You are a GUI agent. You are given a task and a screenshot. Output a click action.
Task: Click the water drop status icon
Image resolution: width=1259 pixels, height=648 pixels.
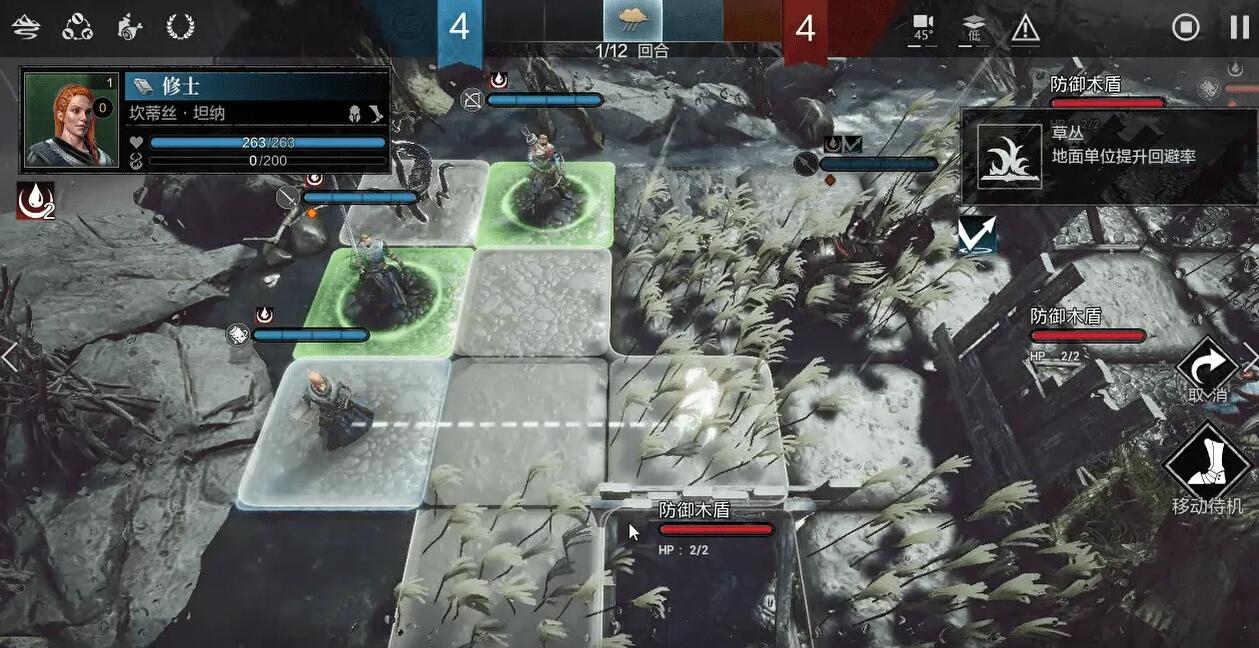tap(33, 203)
